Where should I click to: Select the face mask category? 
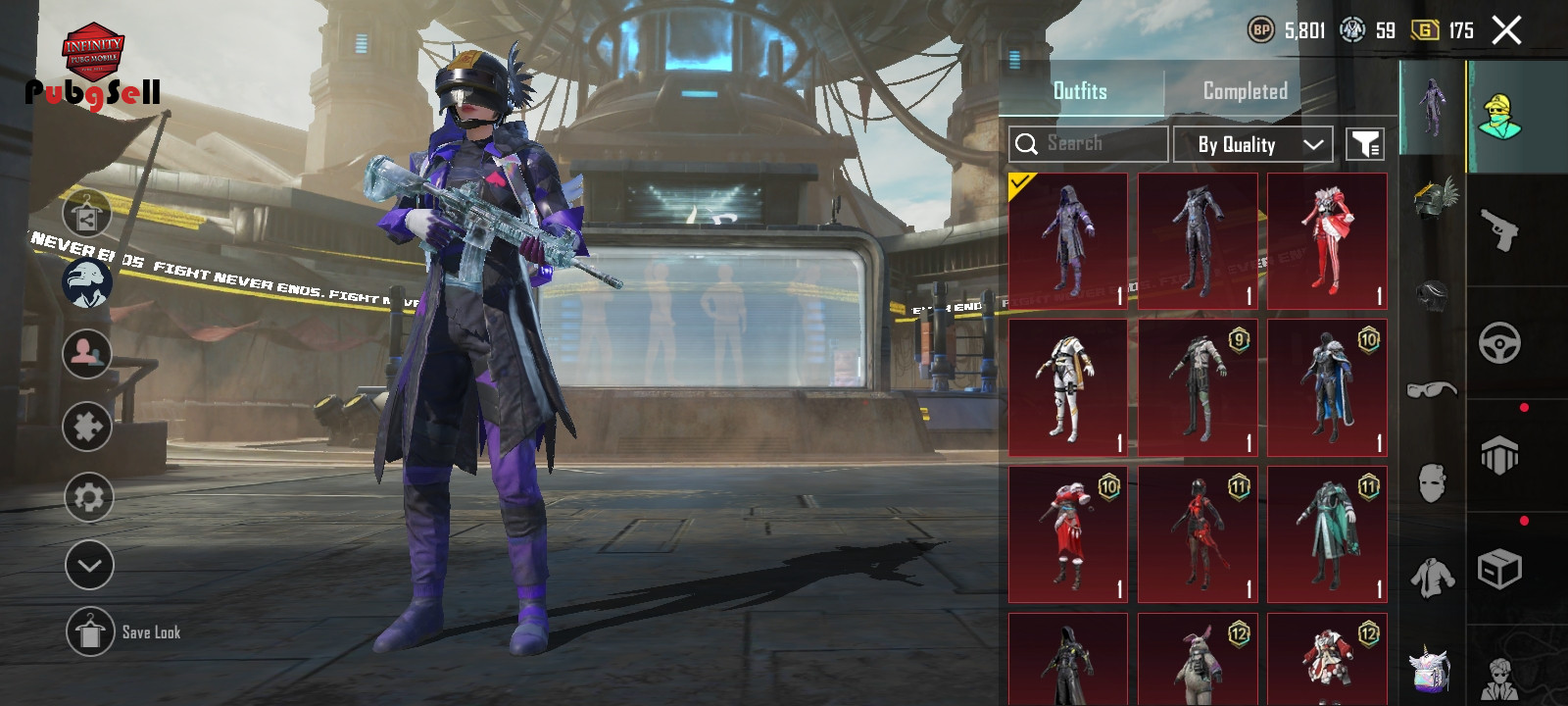[x=1432, y=482]
